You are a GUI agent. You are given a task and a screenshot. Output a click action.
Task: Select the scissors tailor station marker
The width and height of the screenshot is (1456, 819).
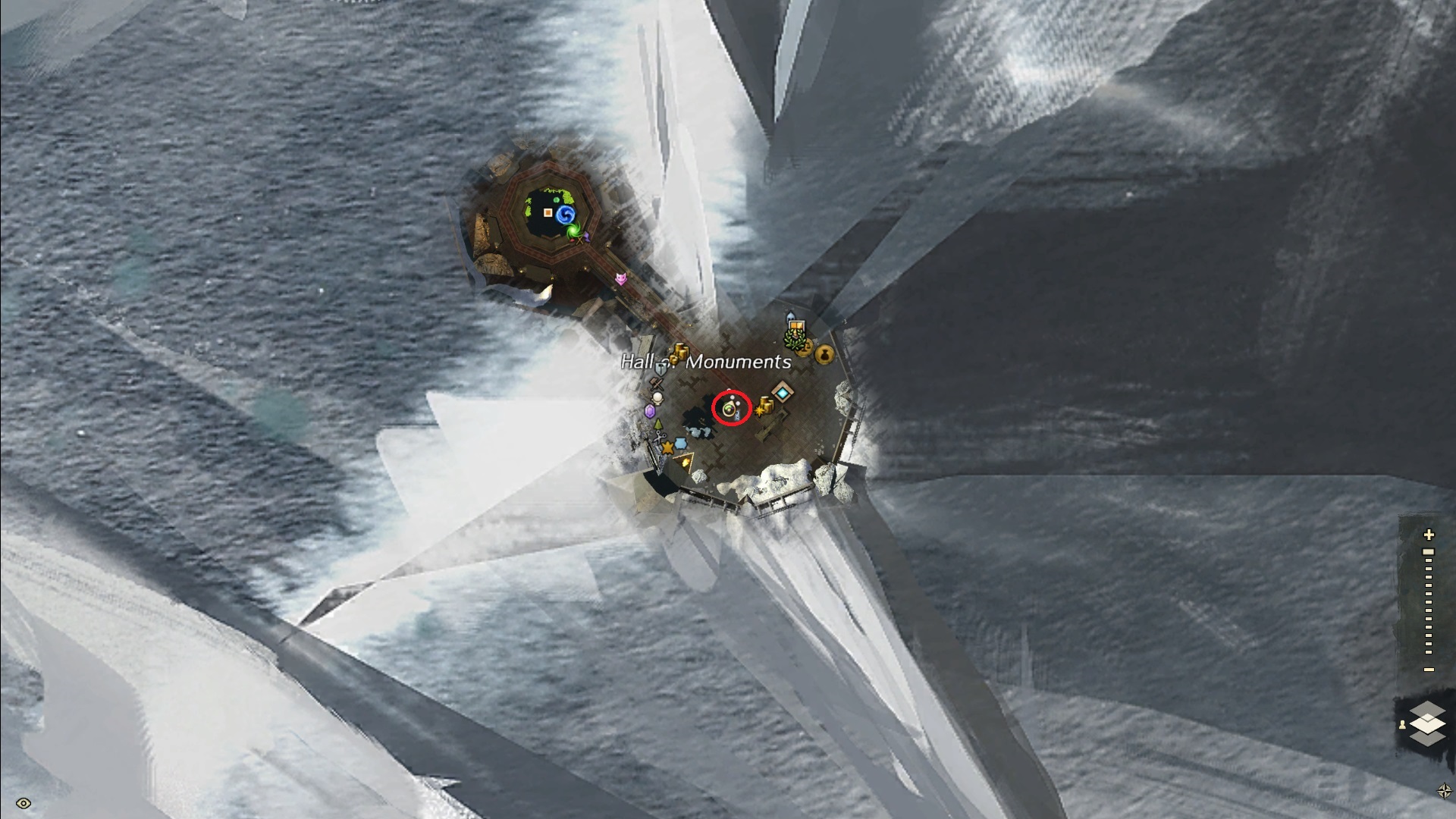point(659,438)
